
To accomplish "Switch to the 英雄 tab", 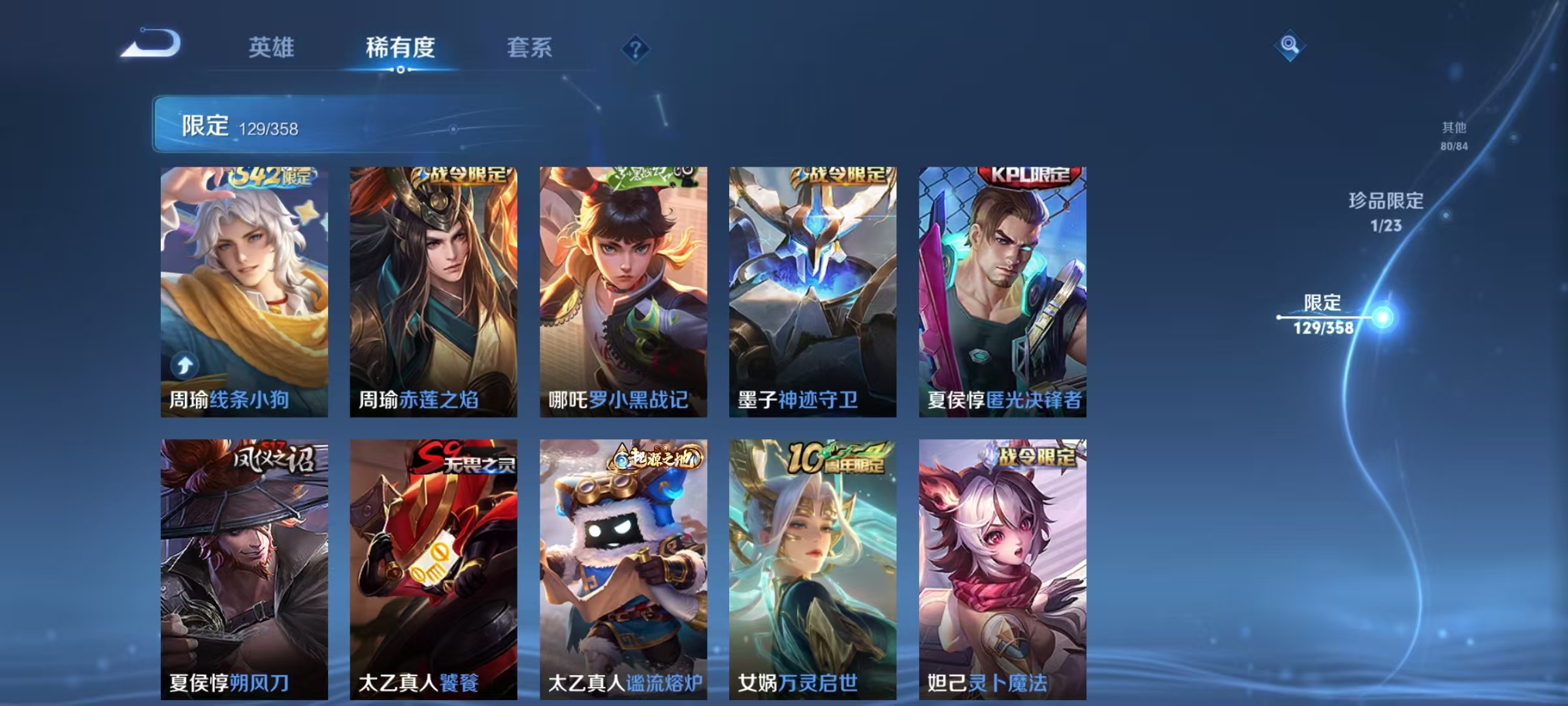I will (272, 47).
